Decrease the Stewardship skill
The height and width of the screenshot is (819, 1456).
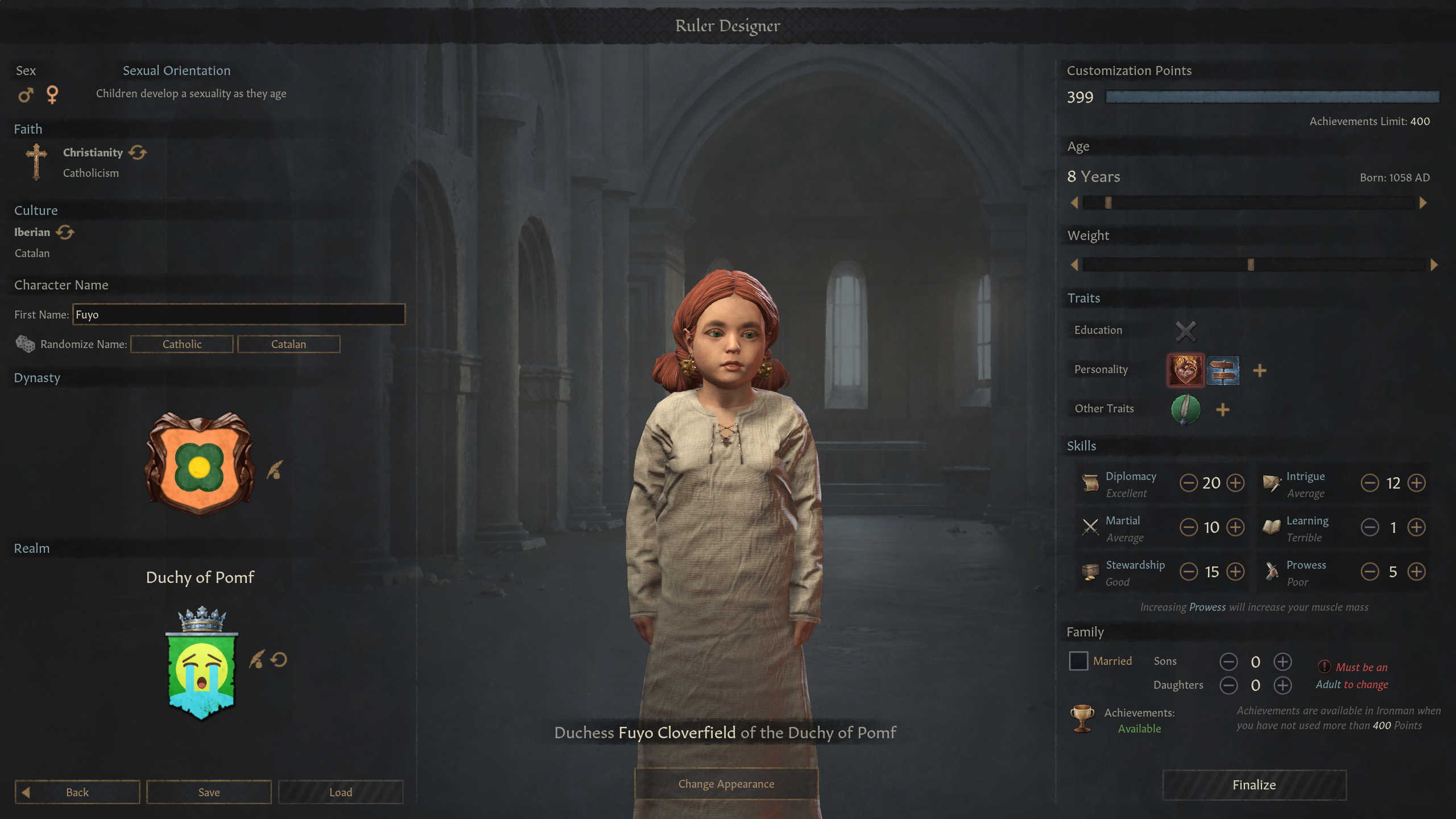click(1189, 572)
